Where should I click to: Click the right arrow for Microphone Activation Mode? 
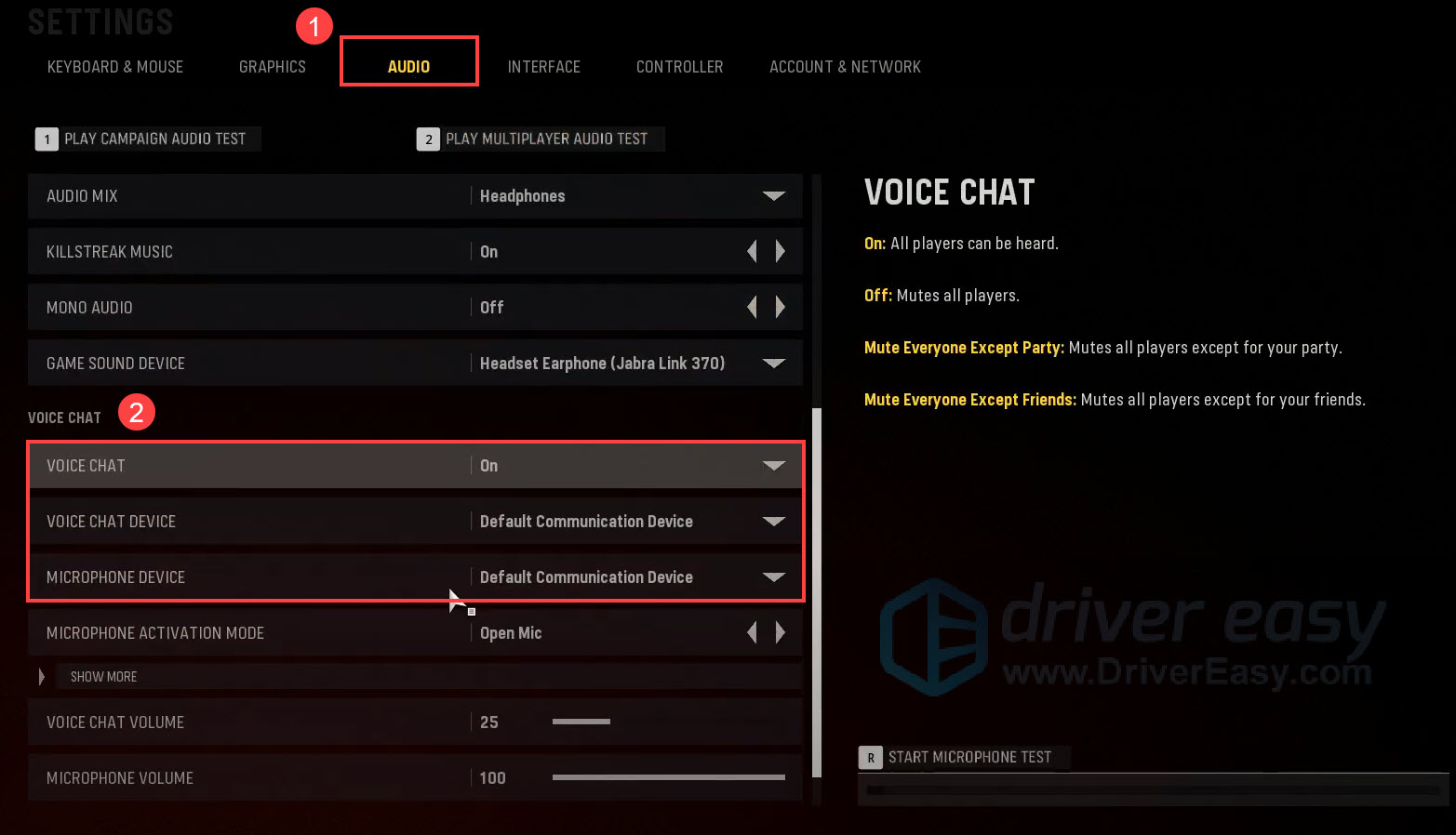click(x=781, y=632)
